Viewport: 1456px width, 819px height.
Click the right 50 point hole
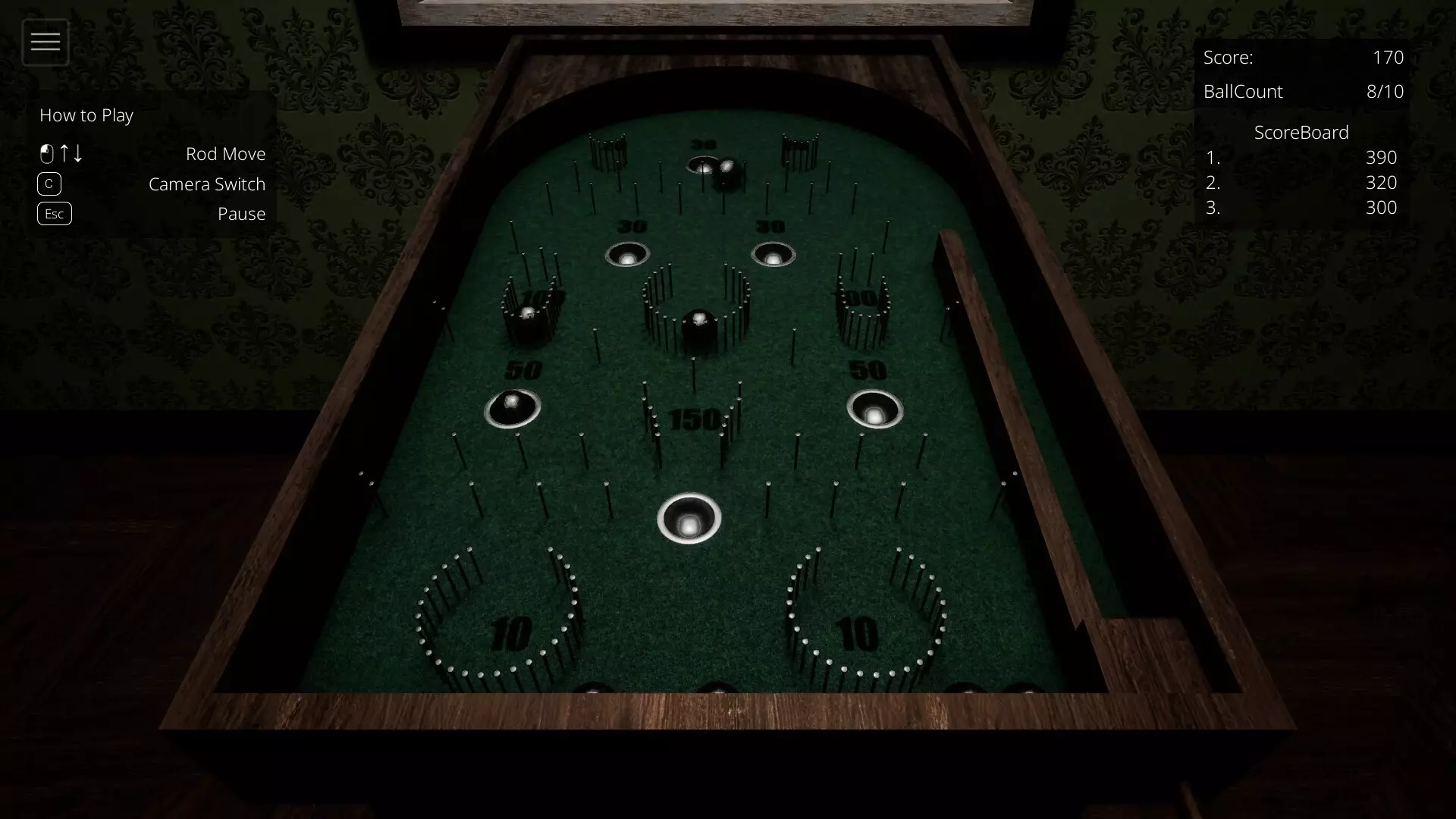click(874, 409)
